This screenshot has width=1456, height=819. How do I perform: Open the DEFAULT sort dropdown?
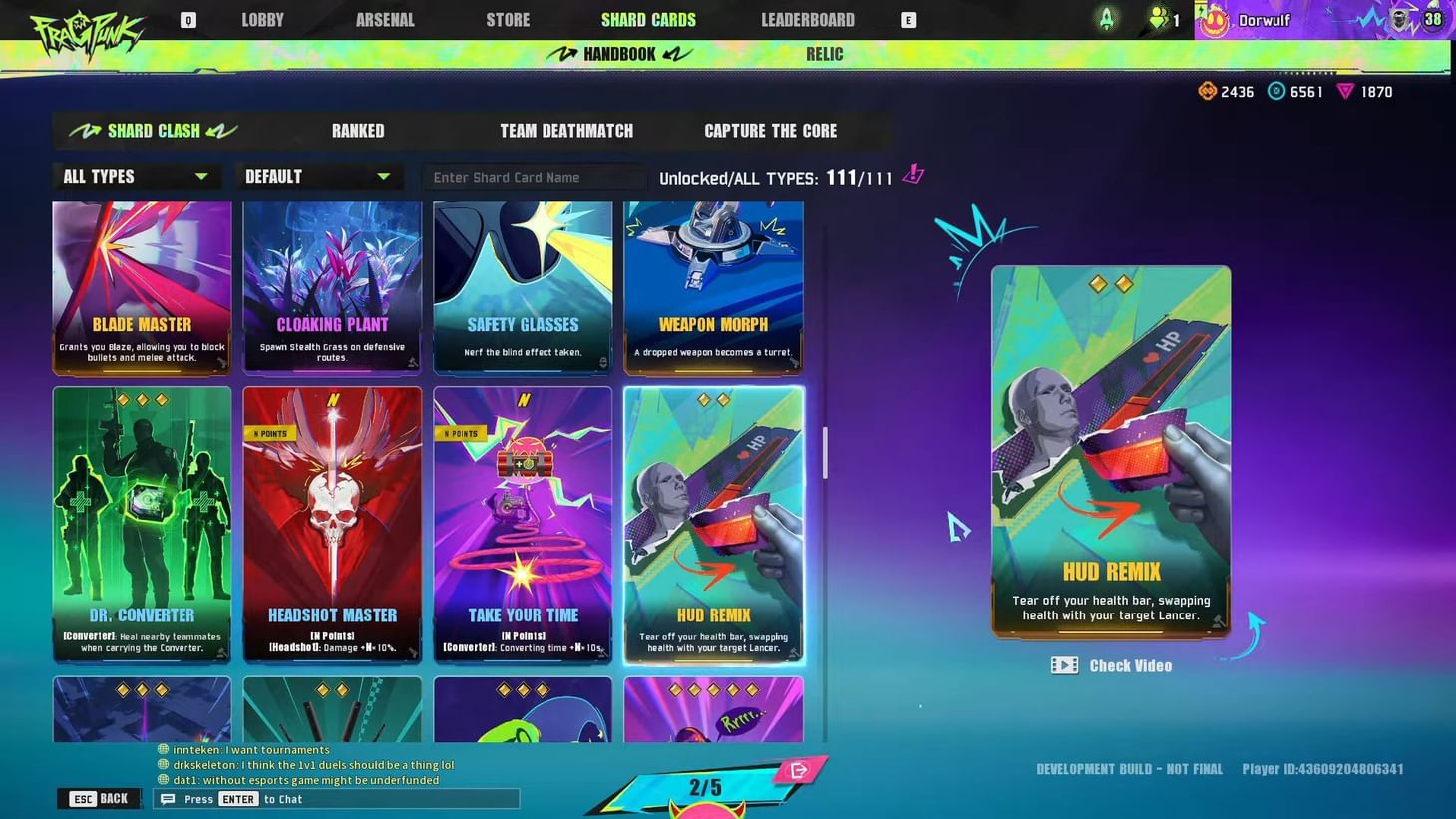click(319, 176)
